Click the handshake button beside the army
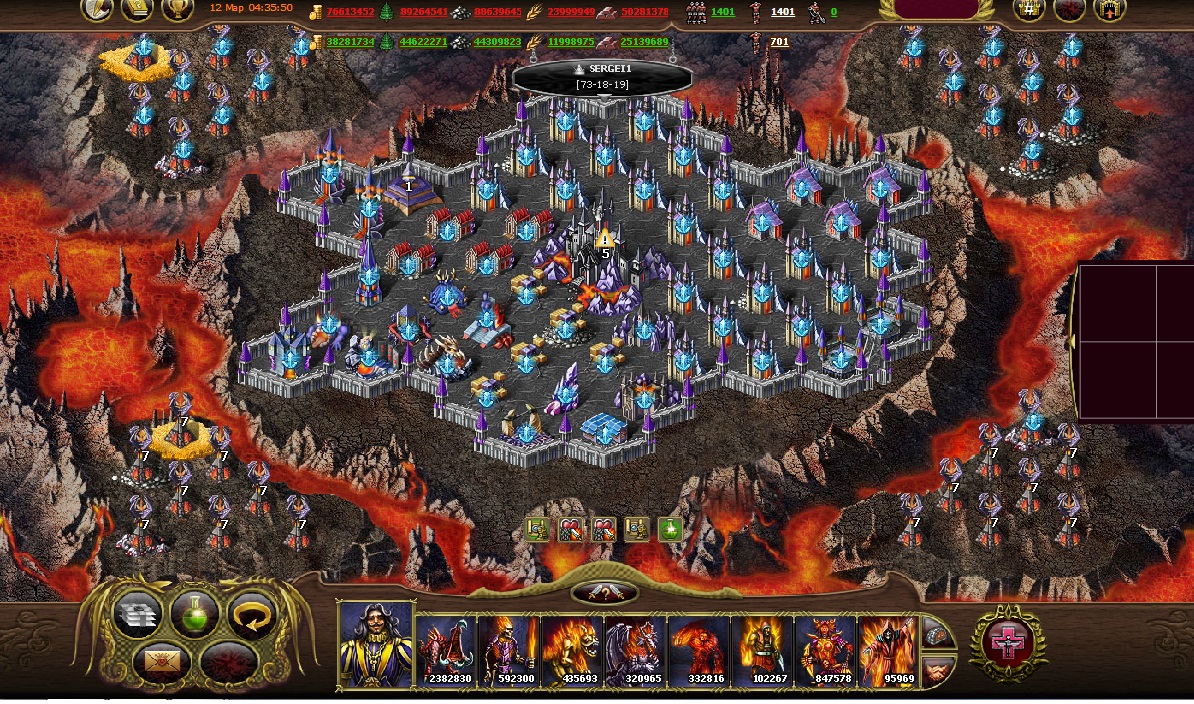1194x704 pixels. (937, 669)
